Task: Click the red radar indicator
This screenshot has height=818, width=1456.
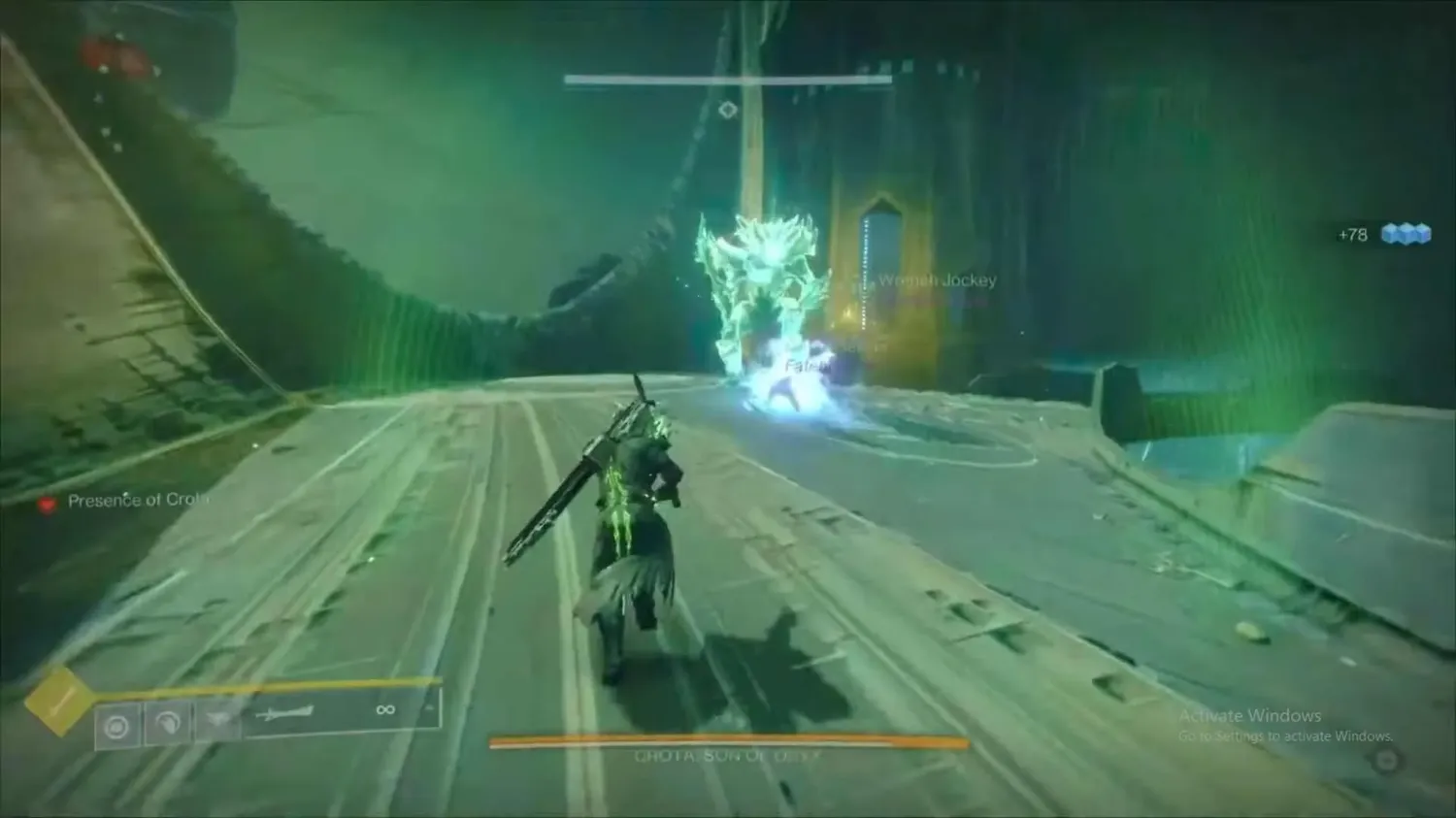Action: tap(116, 56)
